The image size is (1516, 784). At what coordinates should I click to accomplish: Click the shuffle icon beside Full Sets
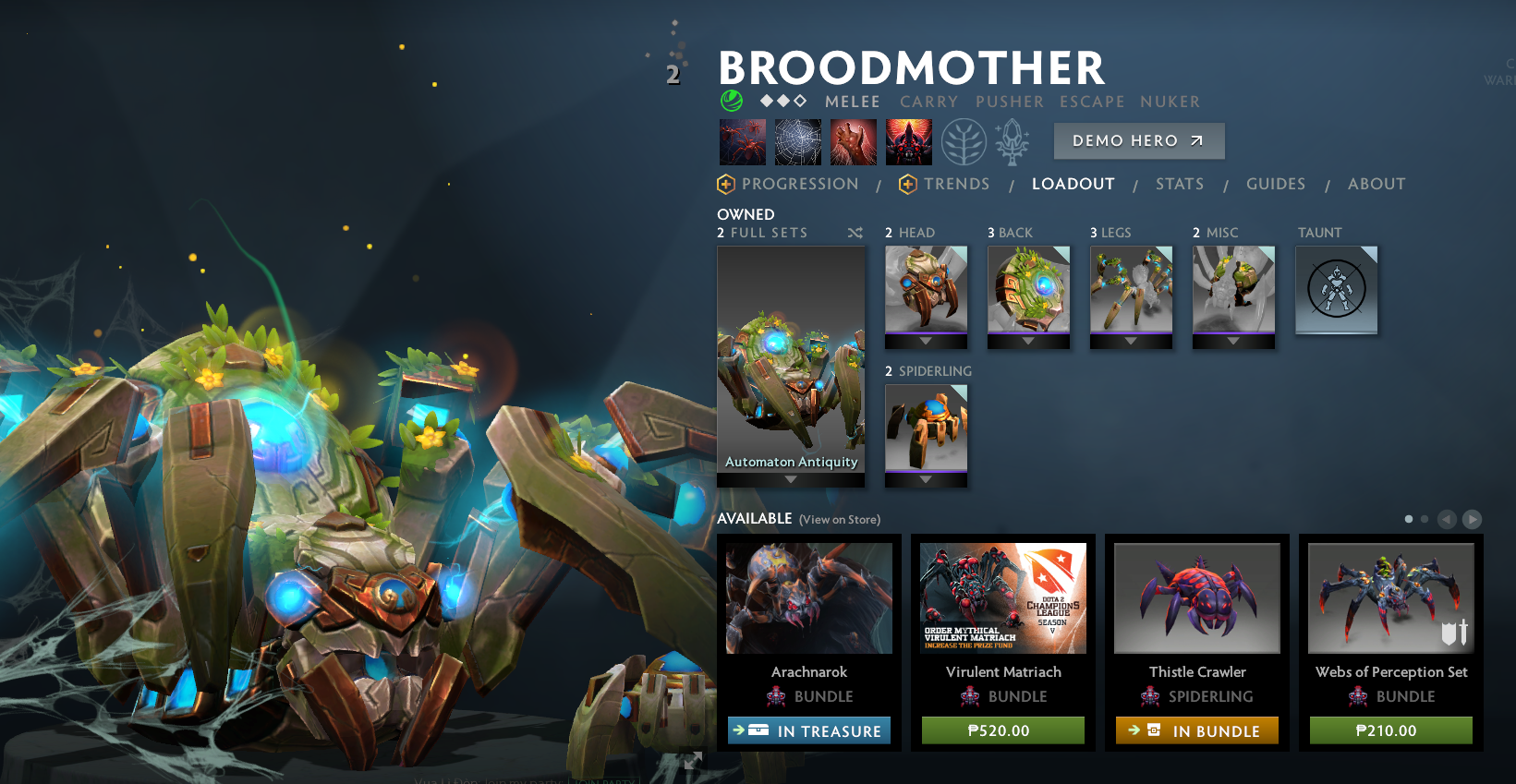[x=855, y=233]
